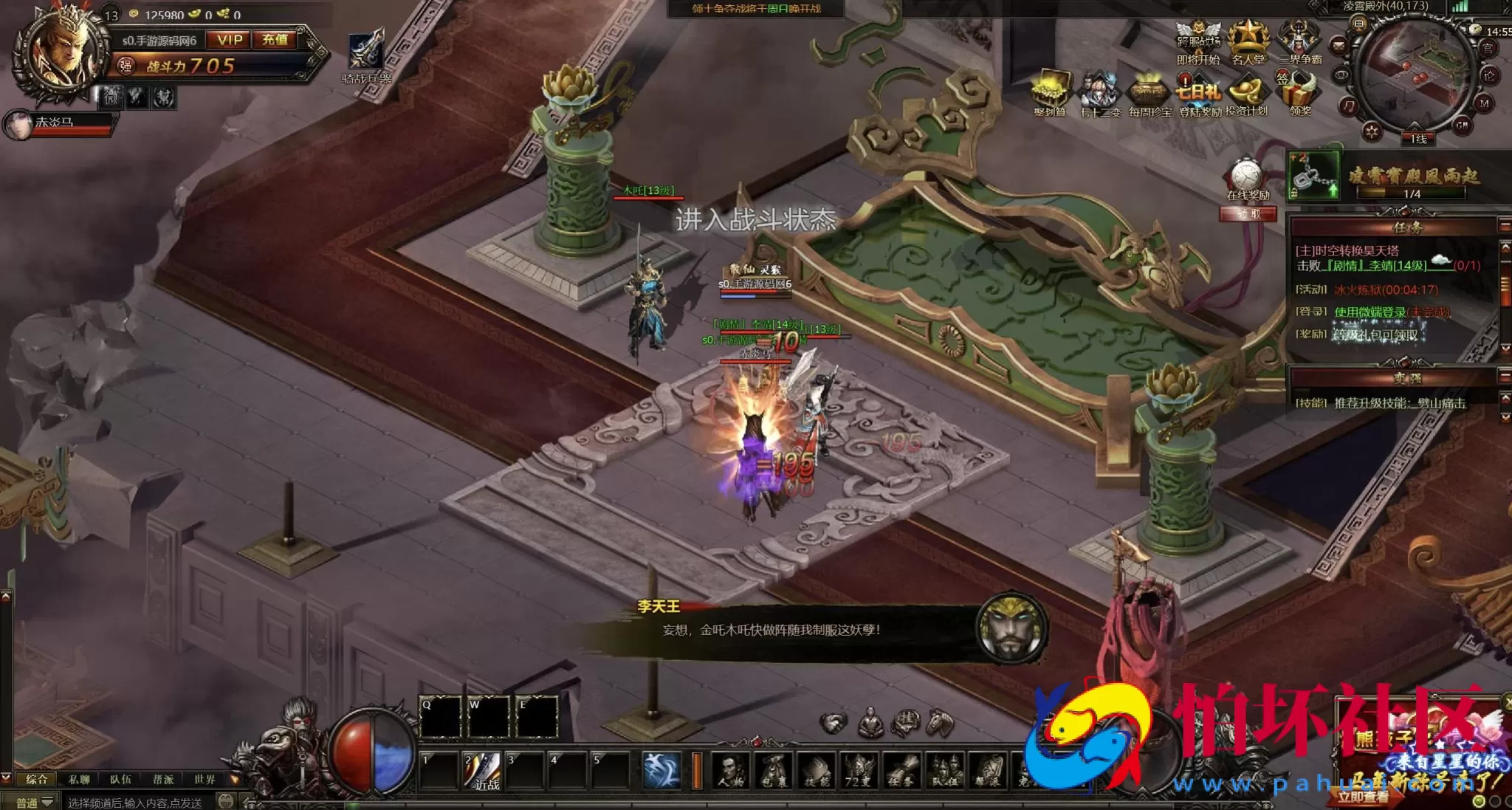
Task: Open the 三界争霸 event icon
Action: click(1299, 43)
